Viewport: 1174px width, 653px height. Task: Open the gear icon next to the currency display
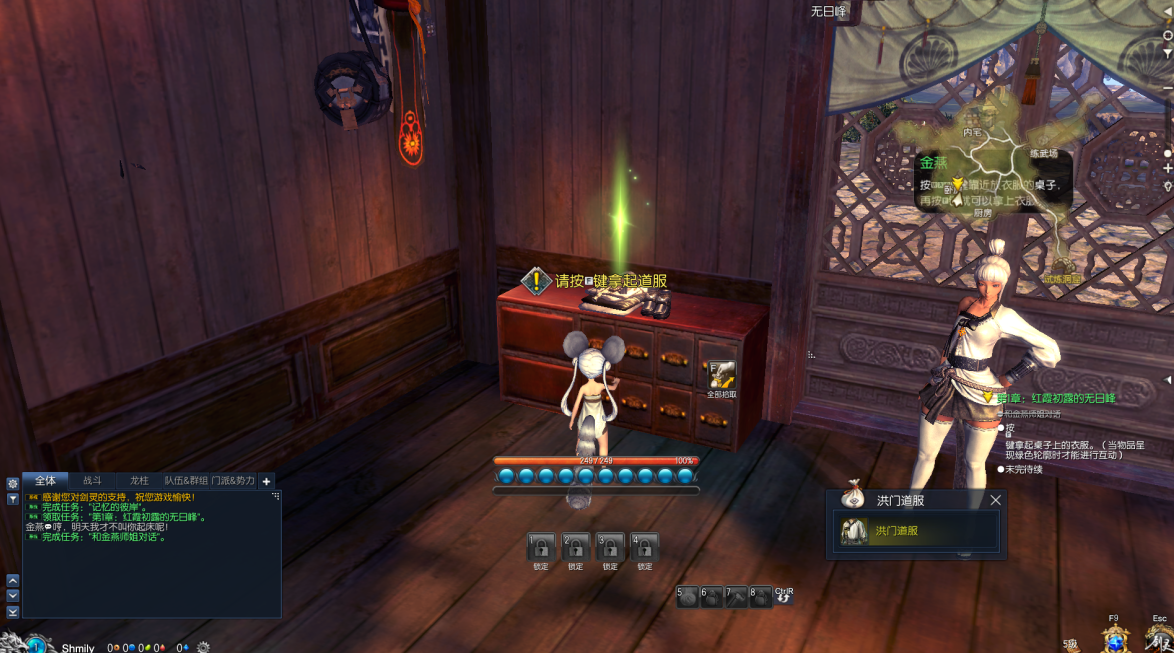click(x=204, y=647)
